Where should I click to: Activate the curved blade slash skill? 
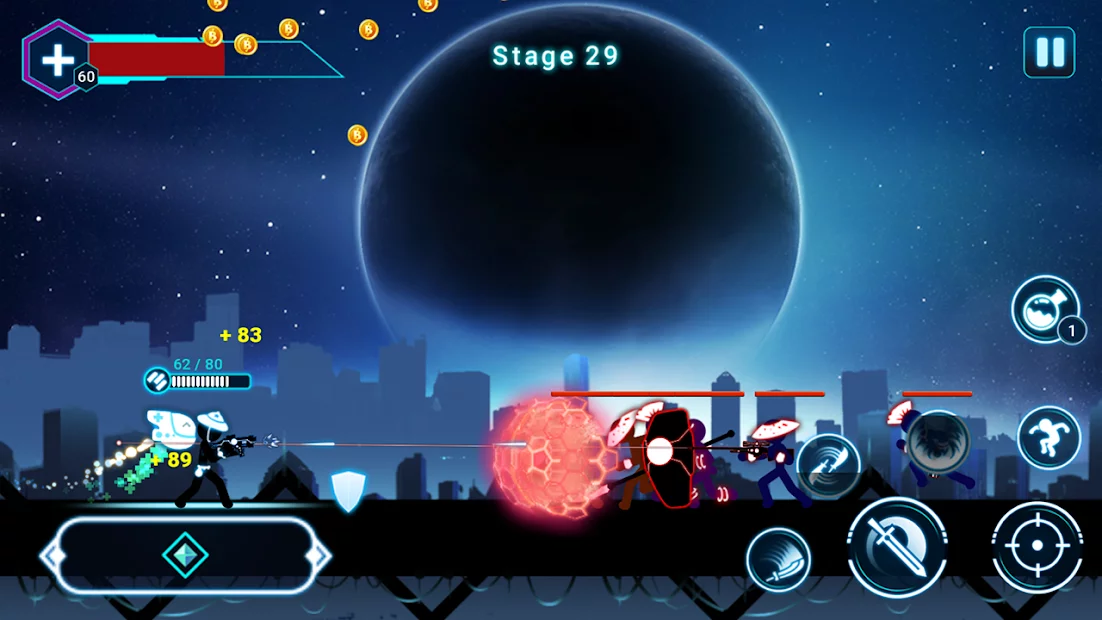(x=778, y=560)
